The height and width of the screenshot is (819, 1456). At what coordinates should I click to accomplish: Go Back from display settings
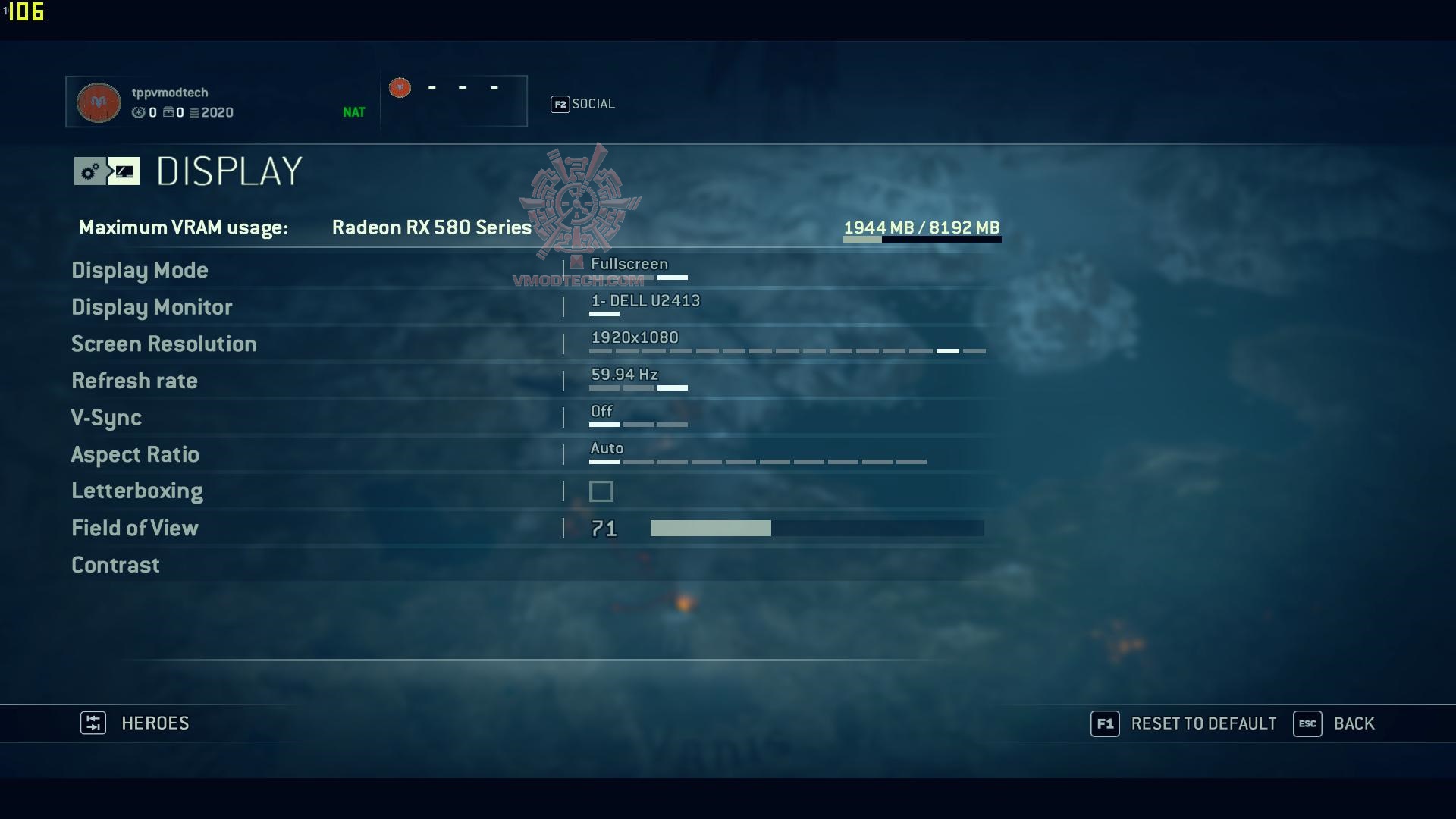pos(1353,723)
